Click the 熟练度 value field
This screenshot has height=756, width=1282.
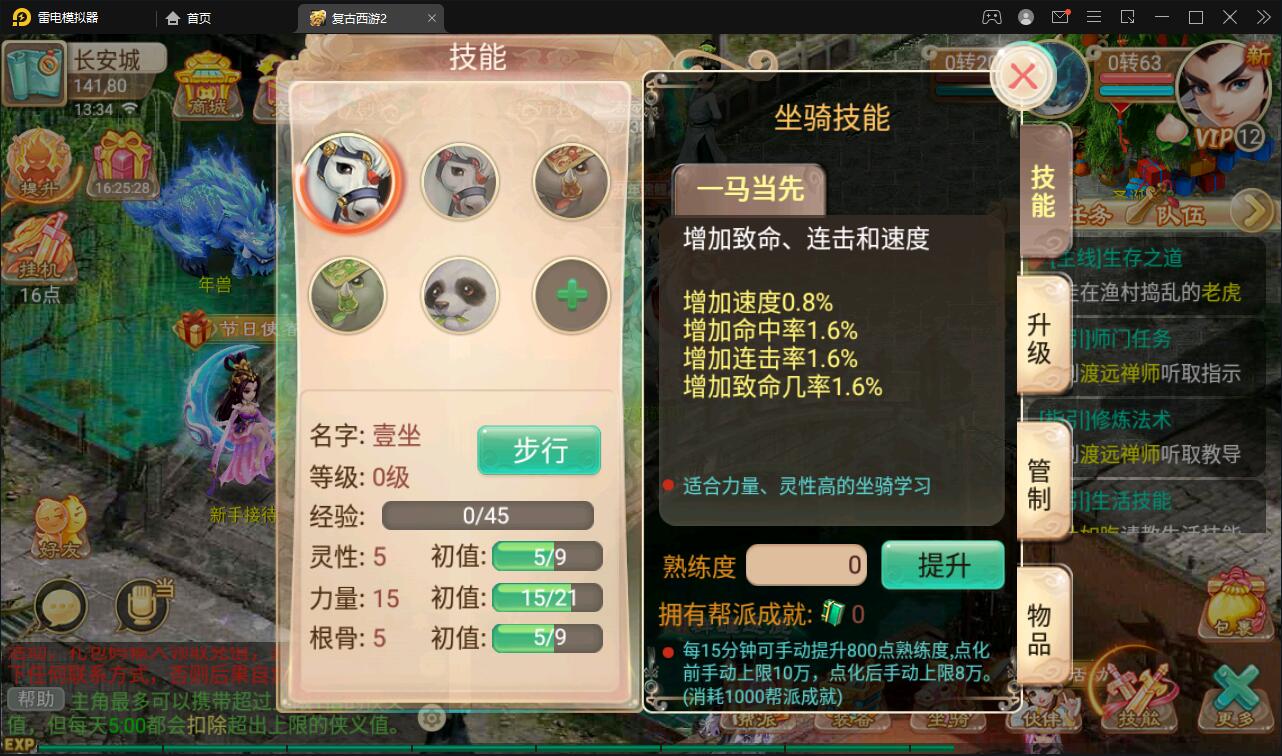[x=806, y=565]
